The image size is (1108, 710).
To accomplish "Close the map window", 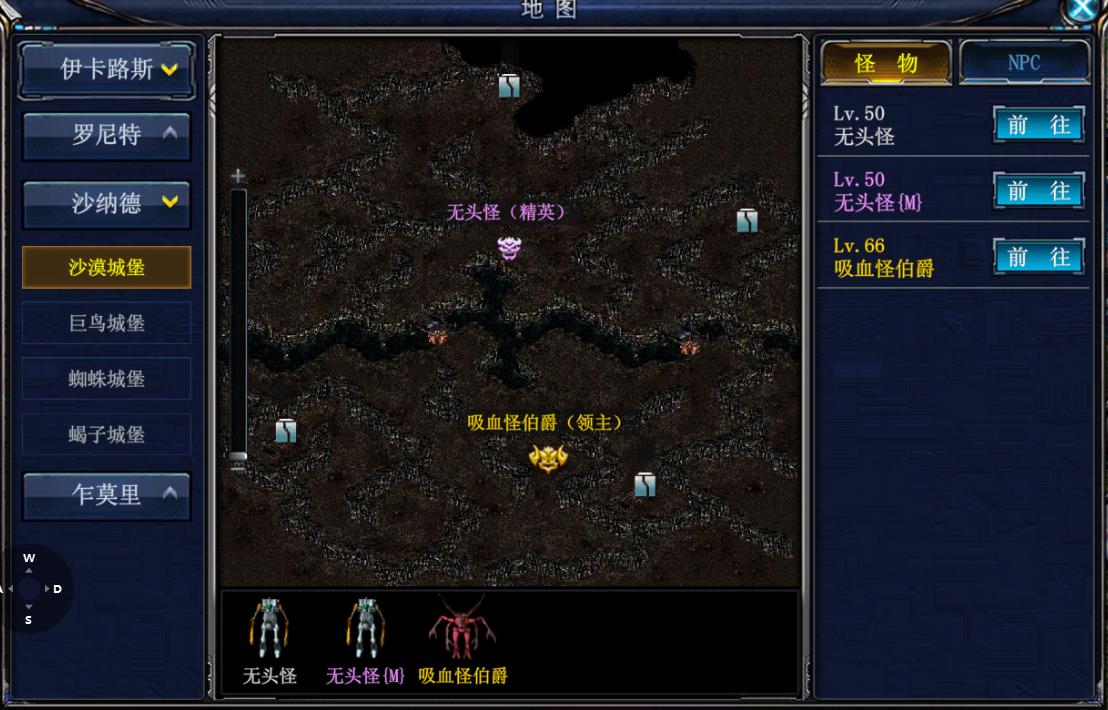I will click(x=1083, y=9).
